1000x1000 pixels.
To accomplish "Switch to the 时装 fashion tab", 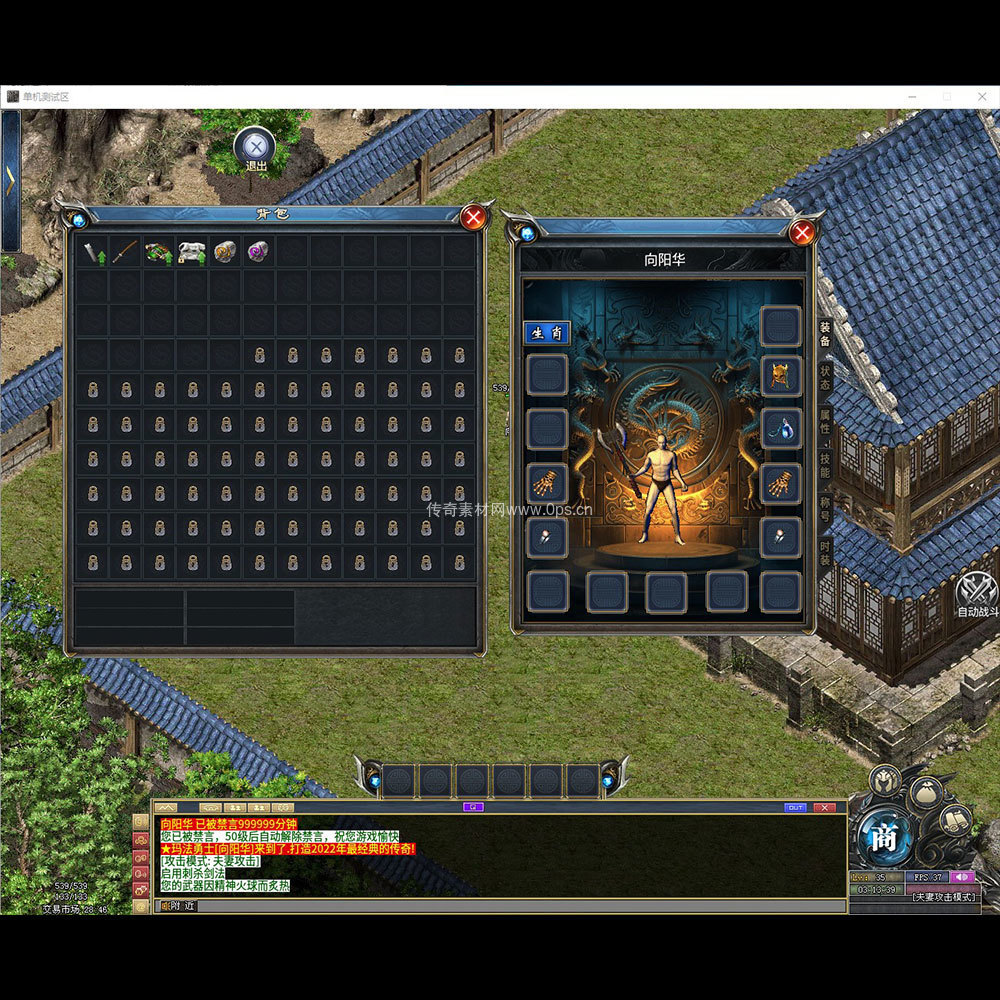I will tap(825, 551).
